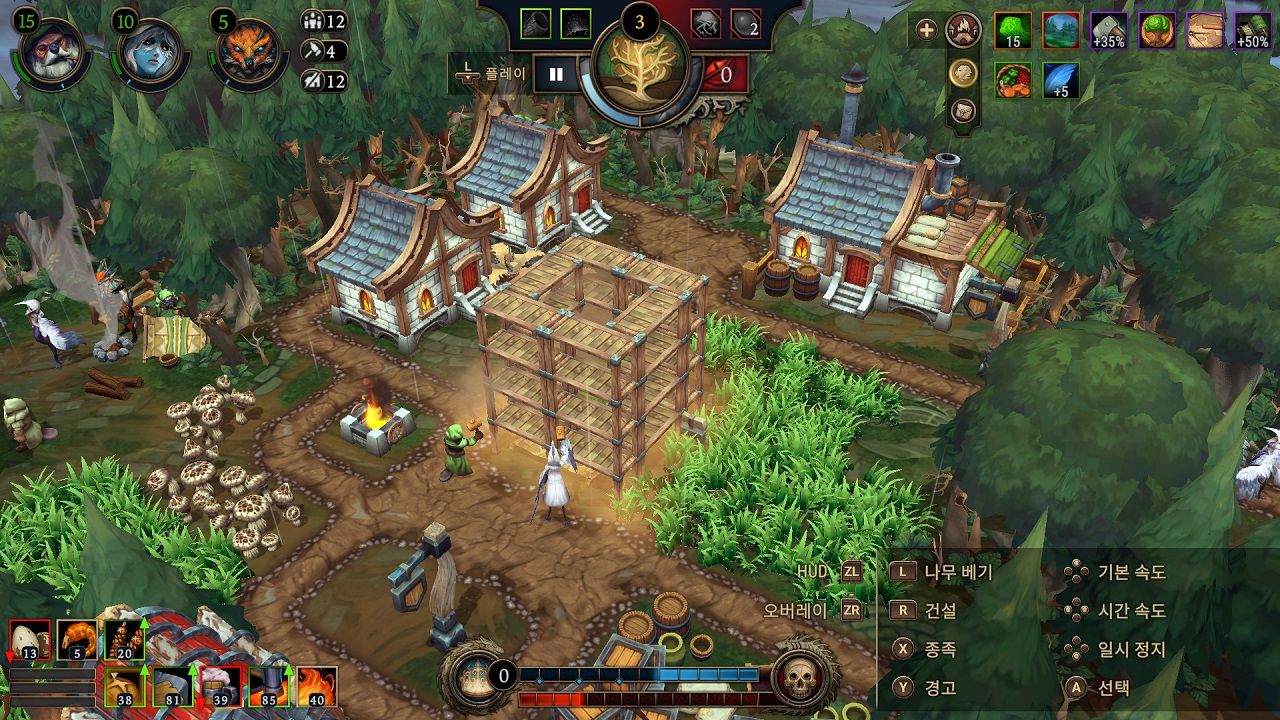Inspect the blue feather +5 effect
Screen dimensions: 1280x720
1061,81
